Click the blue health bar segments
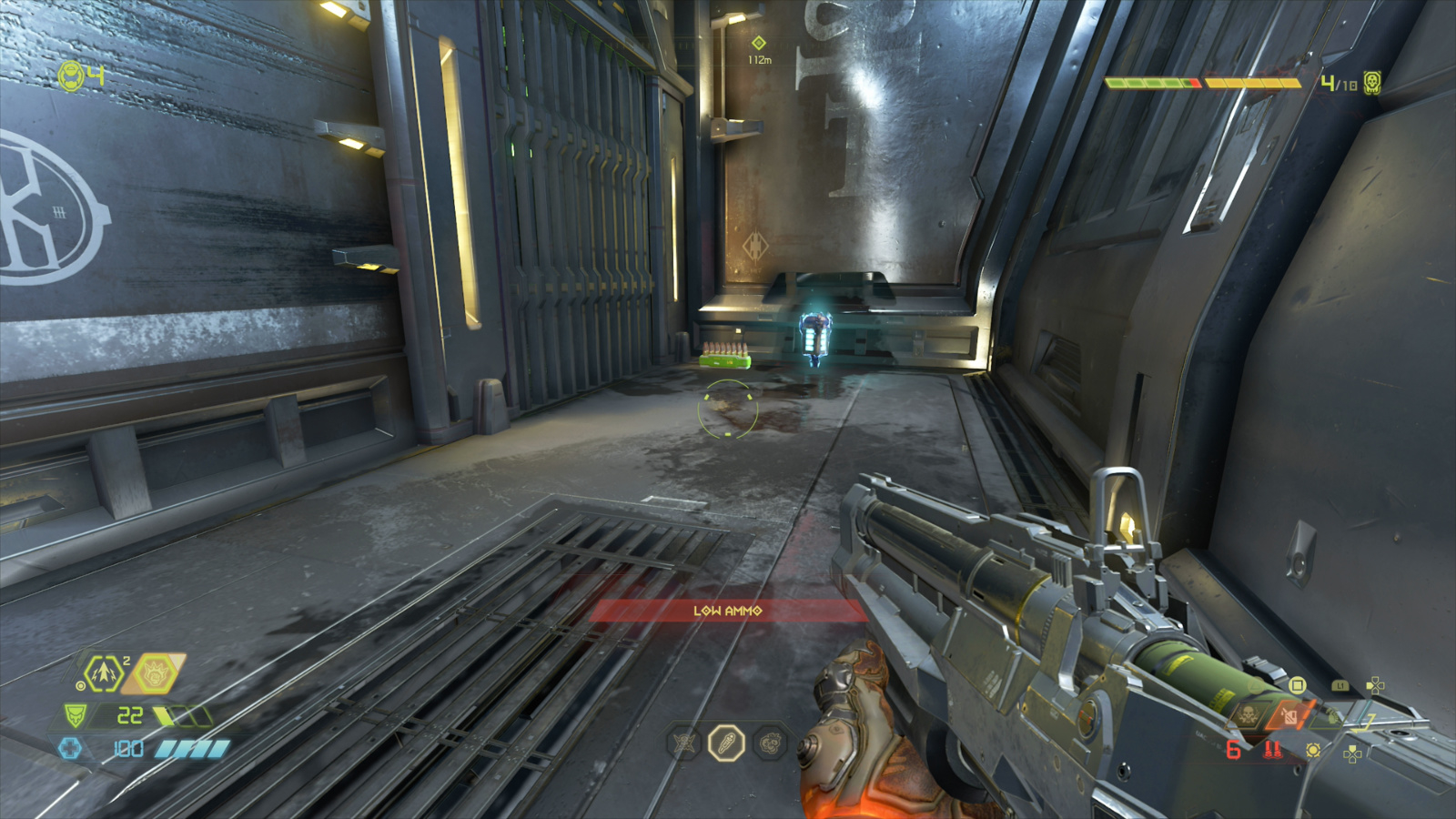Viewport: 1456px width, 819px height. 189,749
